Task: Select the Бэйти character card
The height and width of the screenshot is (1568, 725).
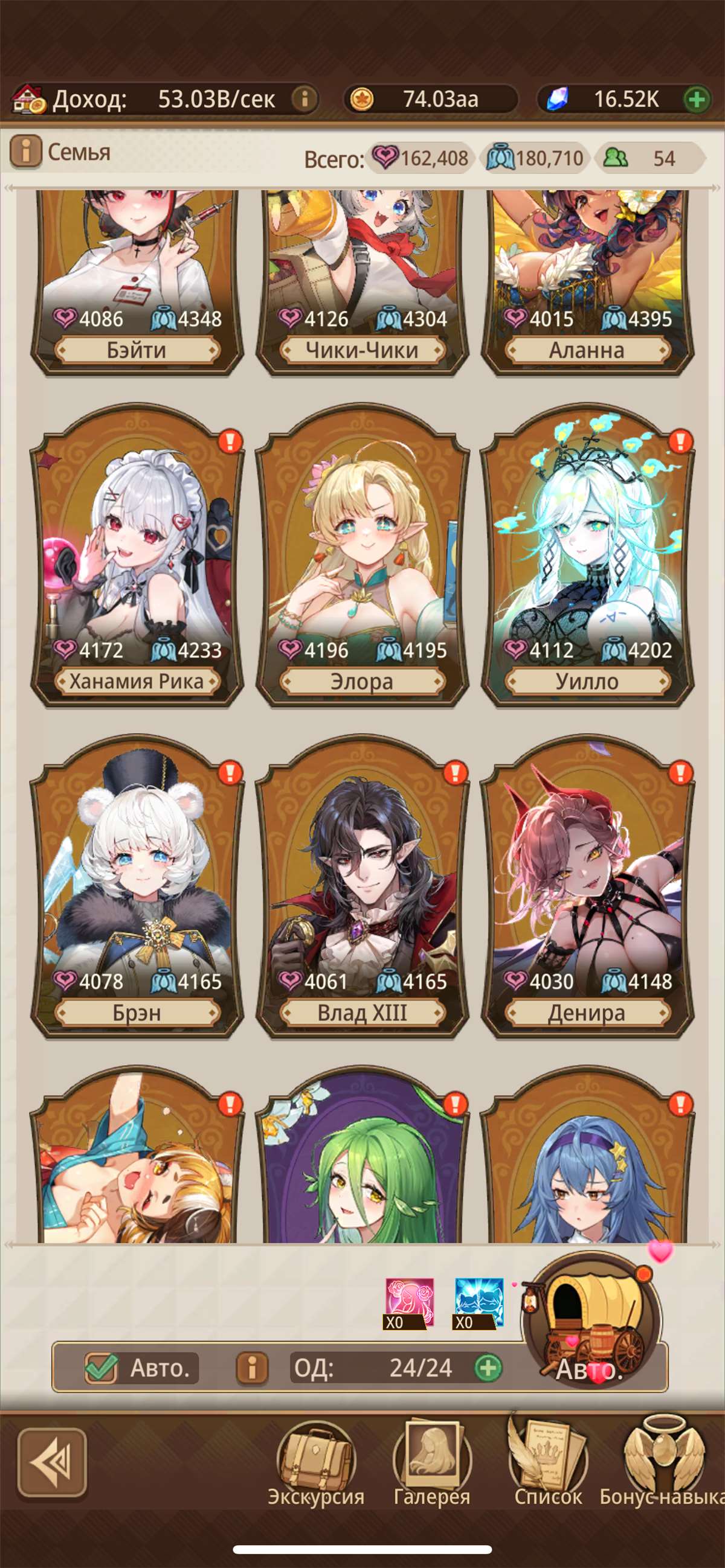Action: (137, 280)
